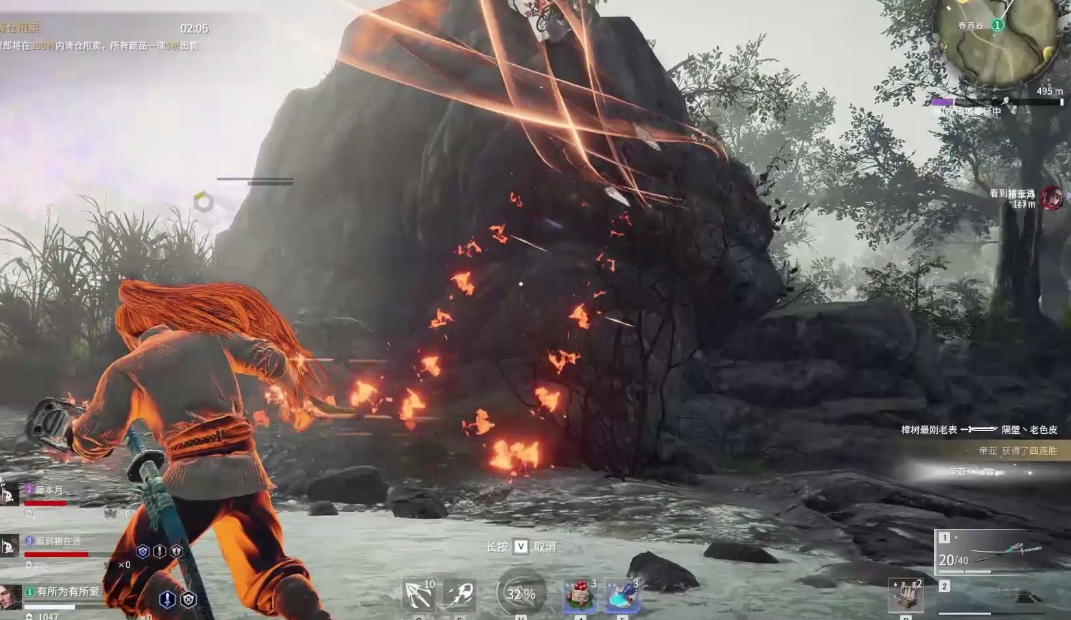Screen dimensions: 1071x620
Task: Activate the flaming arrow skill icon
Action: coord(460,595)
